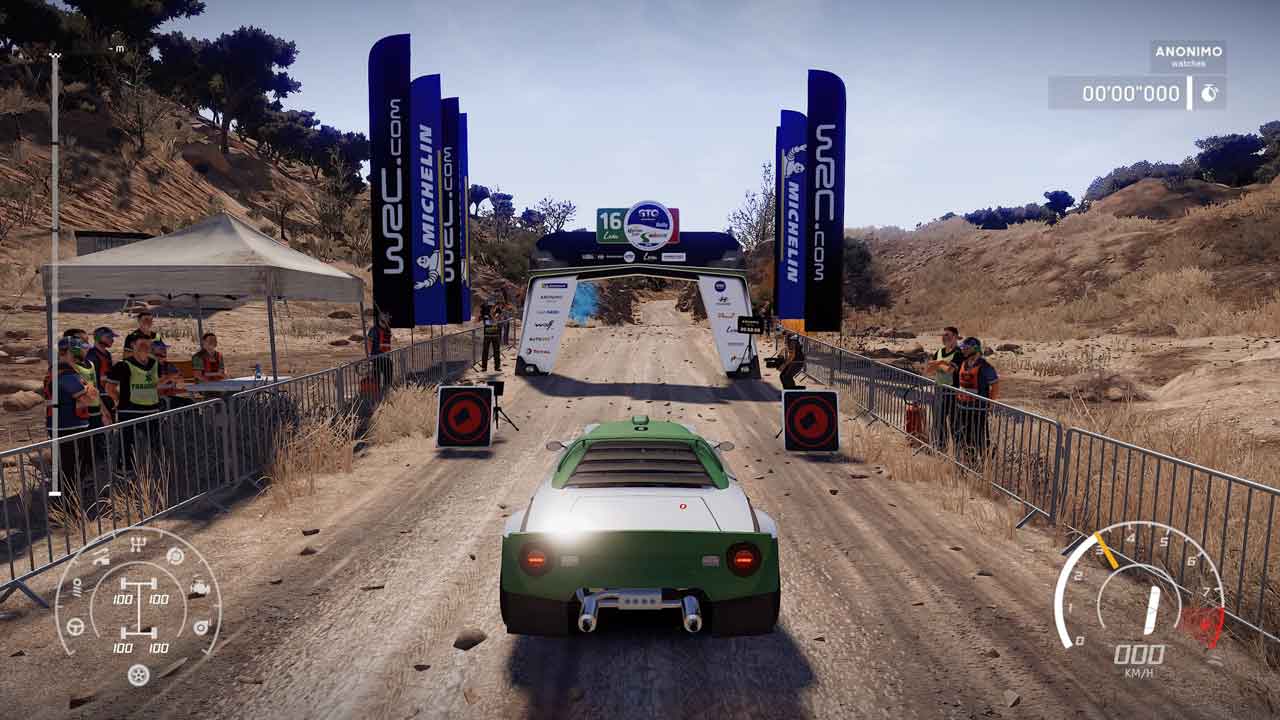Click the steering wheel status icon
Screen dimensions: 1280x720
pos(74,627)
